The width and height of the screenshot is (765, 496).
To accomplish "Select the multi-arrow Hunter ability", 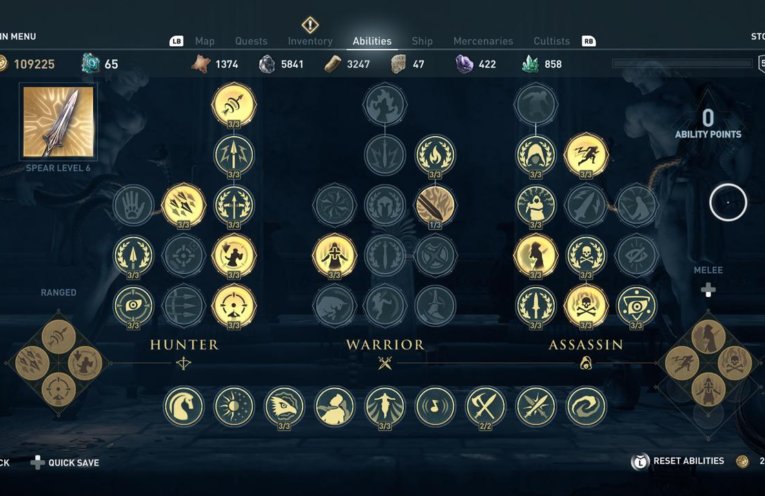I will tap(184, 205).
